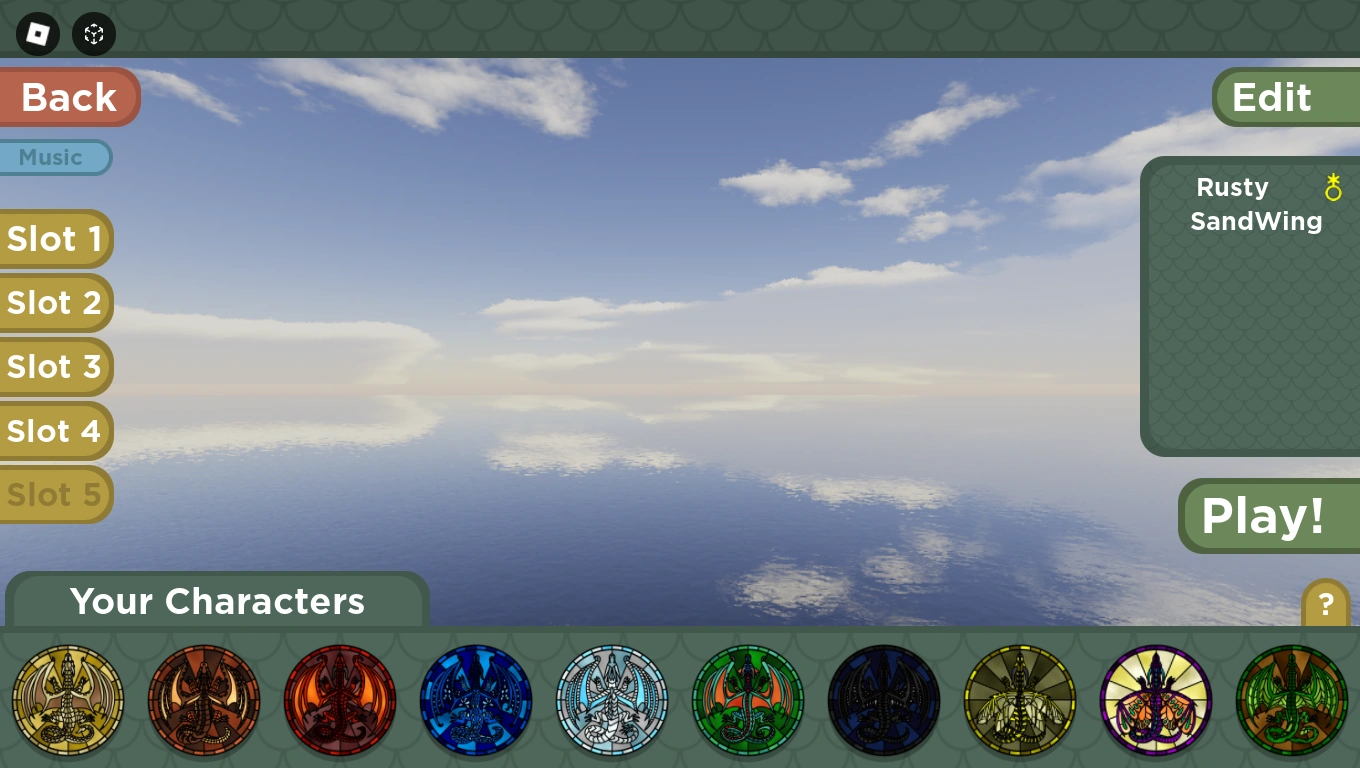
Task: Expand the Your Characters panel
Action: (x=217, y=601)
